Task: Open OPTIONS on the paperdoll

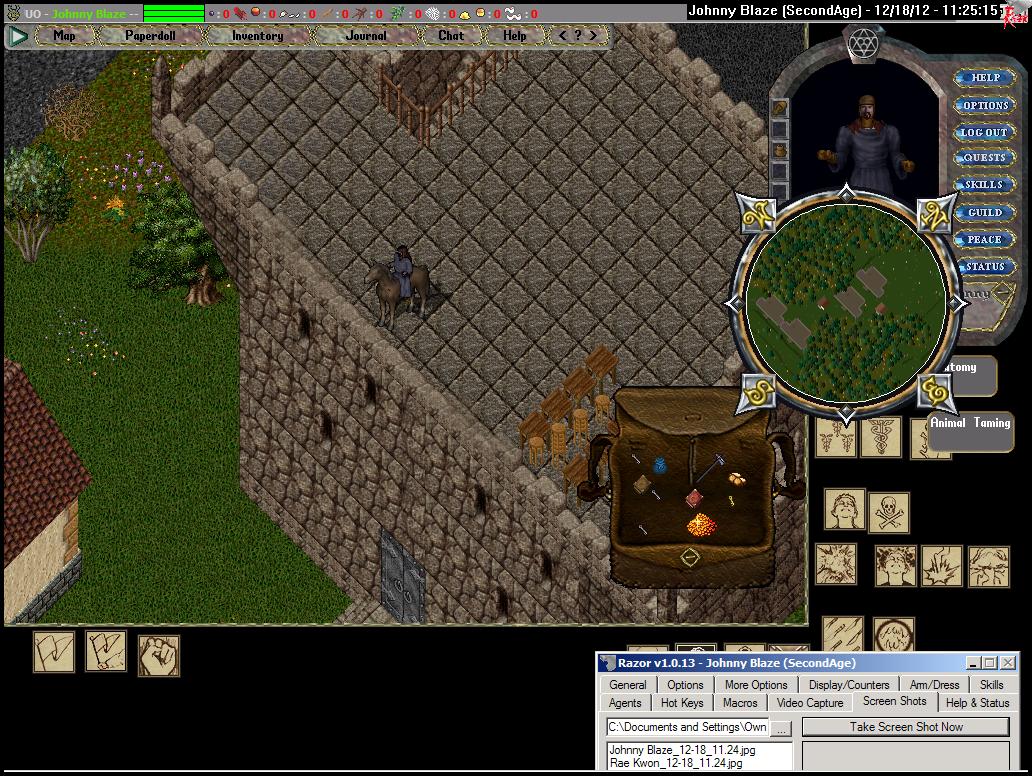Action: 985,105
